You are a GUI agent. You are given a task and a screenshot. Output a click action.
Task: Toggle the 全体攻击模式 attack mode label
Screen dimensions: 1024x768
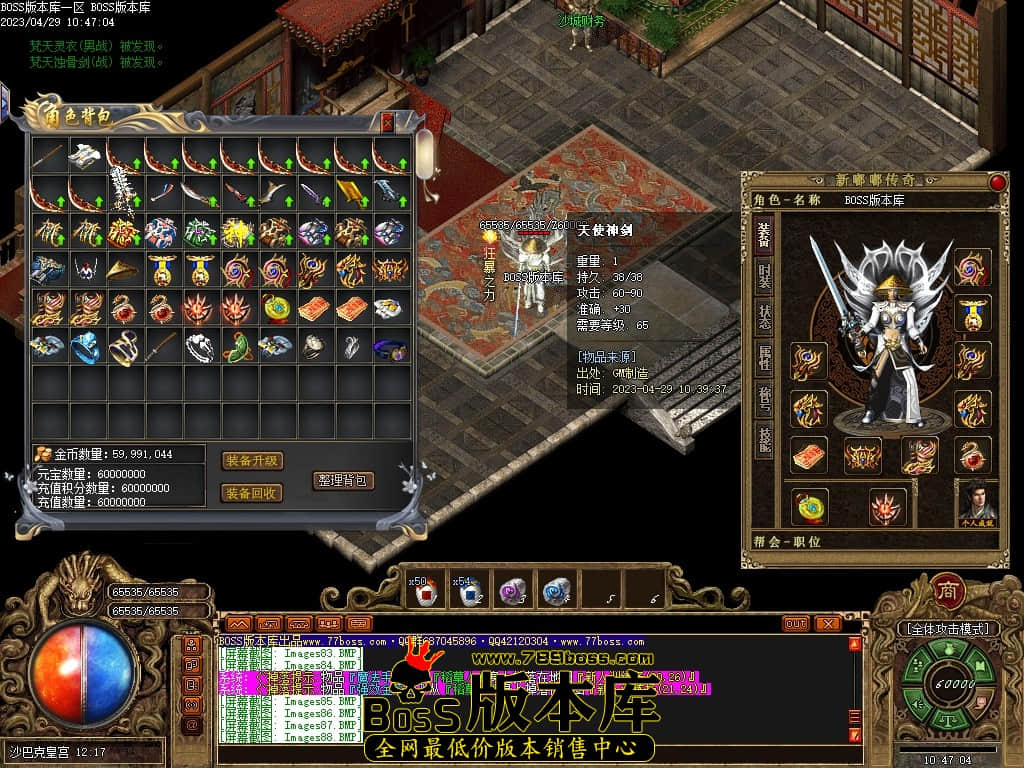pyautogui.click(x=948, y=629)
